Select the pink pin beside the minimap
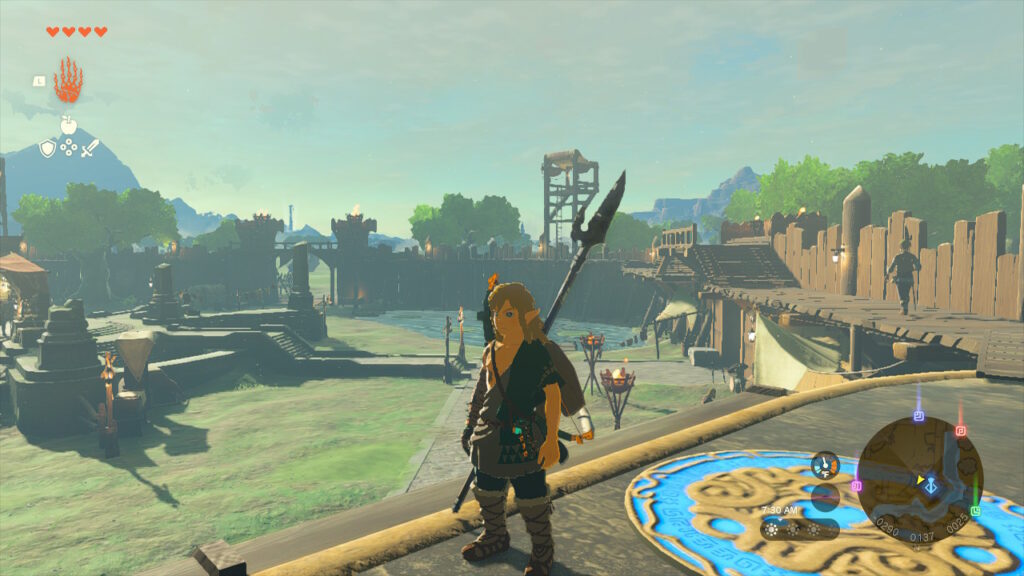This screenshot has width=1024, height=576. pyautogui.click(x=857, y=486)
